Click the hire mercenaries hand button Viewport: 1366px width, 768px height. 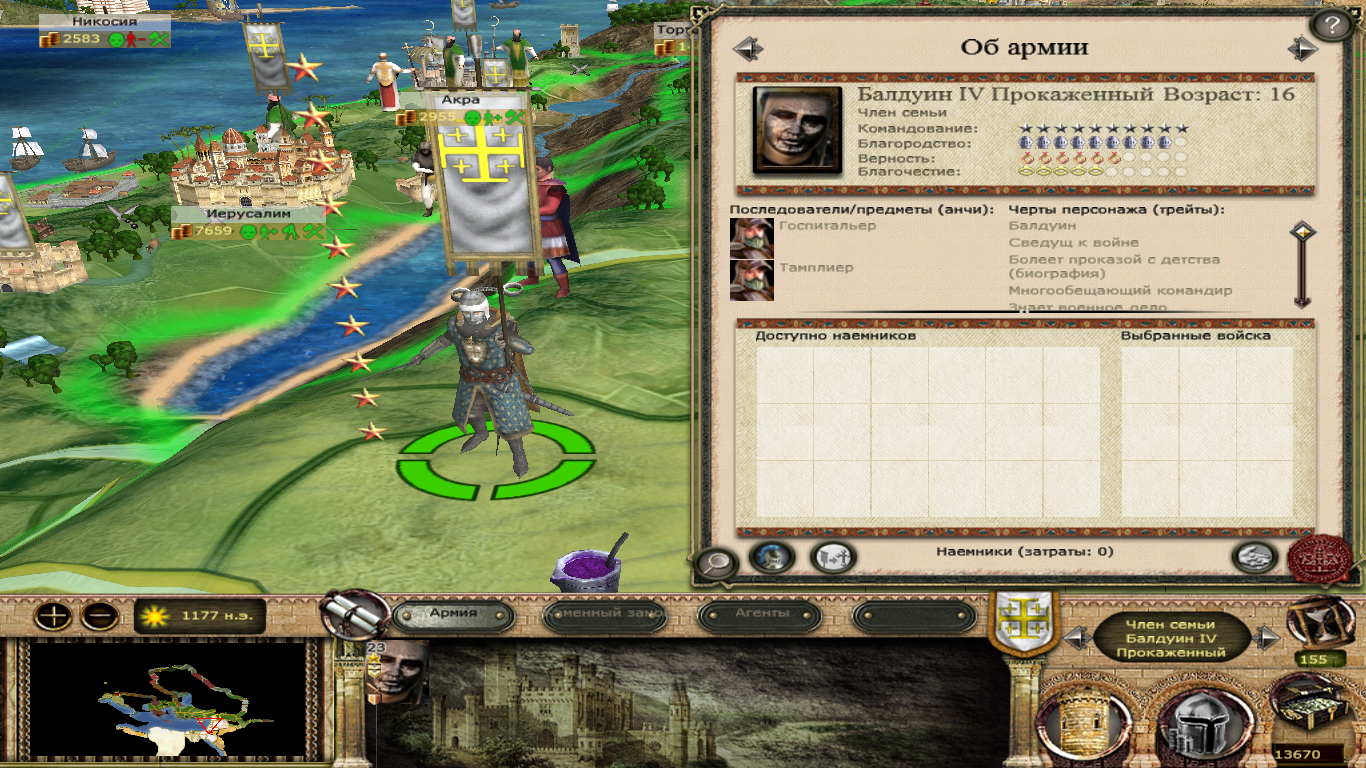[x=1255, y=558]
